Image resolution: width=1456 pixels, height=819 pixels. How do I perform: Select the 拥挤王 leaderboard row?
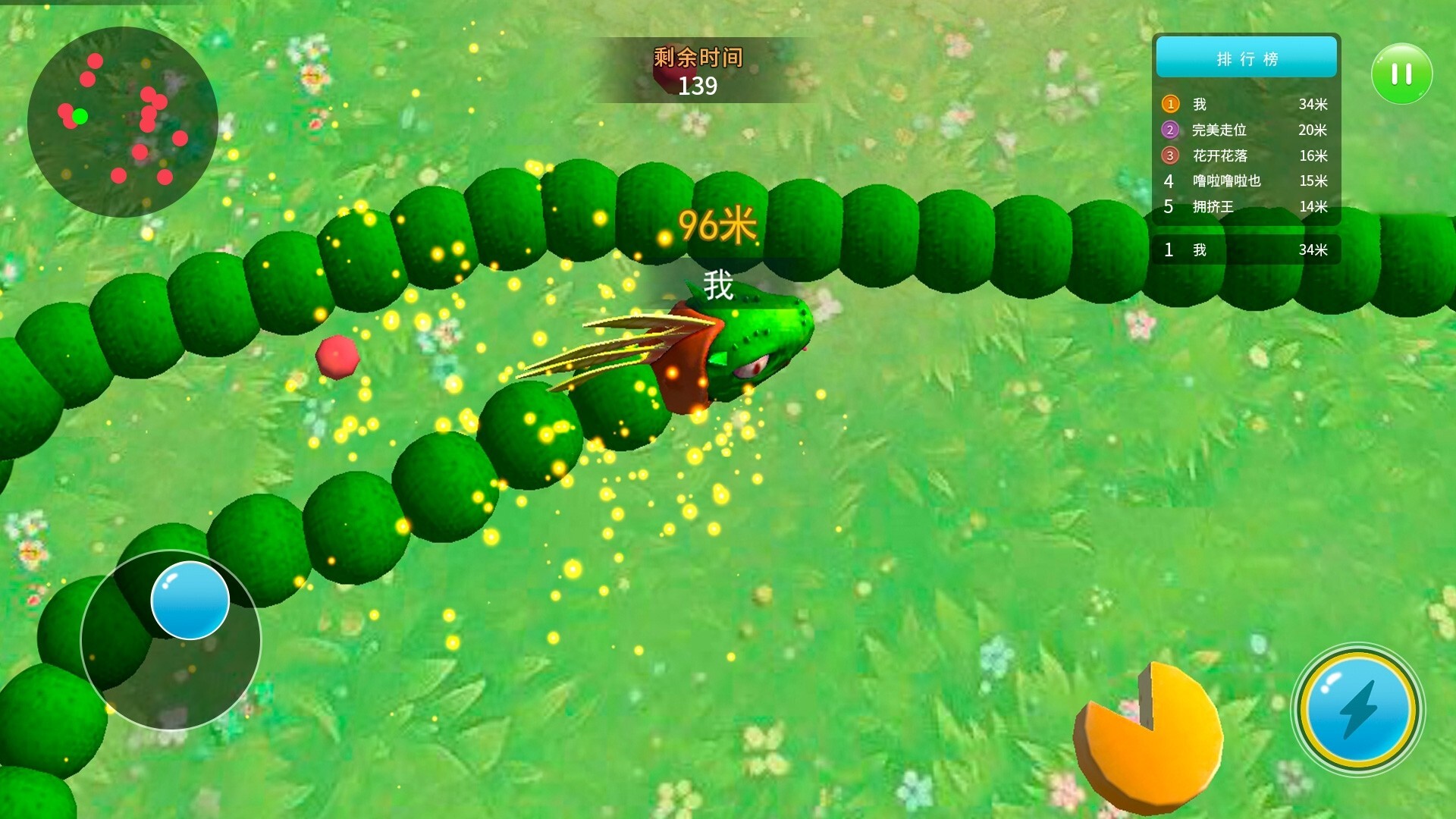(x=1246, y=206)
